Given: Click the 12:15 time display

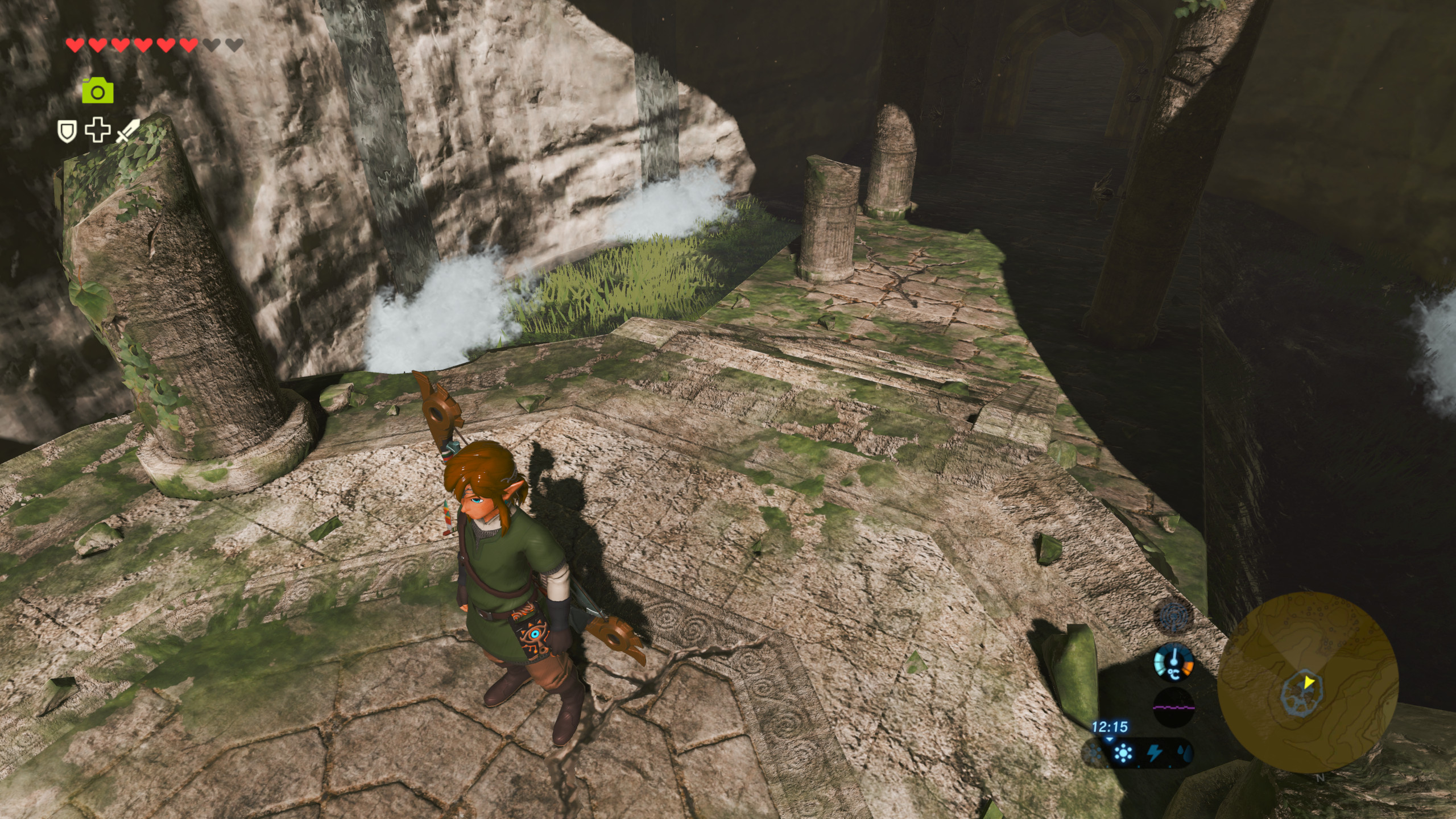Looking at the screenshot, I should [1110, 727].
